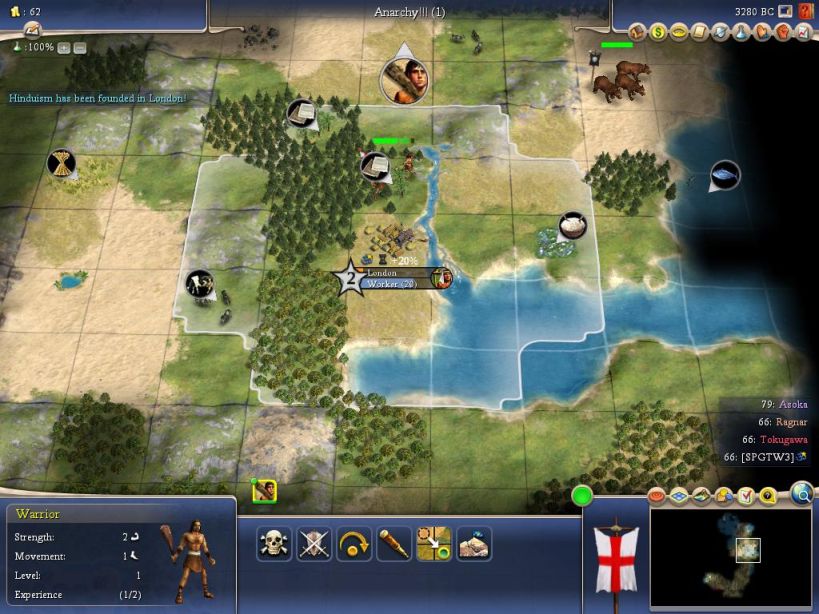
Task: Skip the turn with curved arrow button
Action: point(354,544)
